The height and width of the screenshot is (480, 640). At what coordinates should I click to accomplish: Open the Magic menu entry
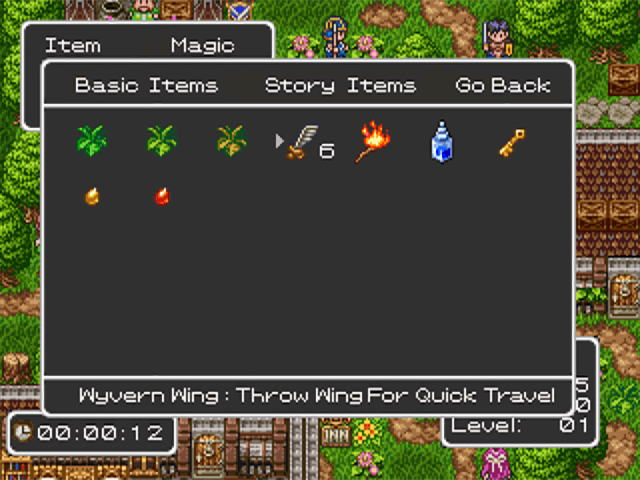[202, 45]
